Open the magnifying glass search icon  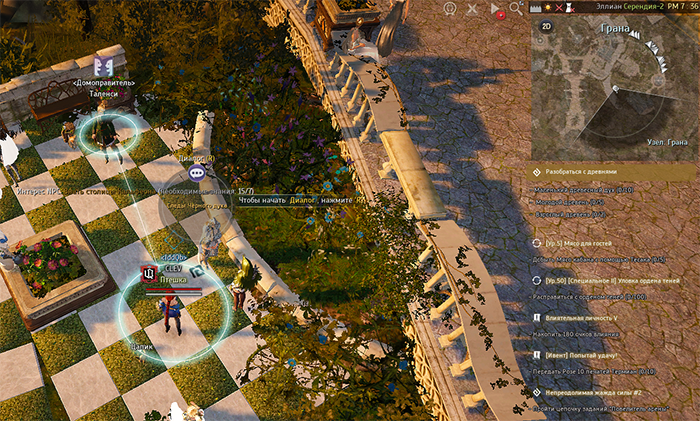point(516,8)
